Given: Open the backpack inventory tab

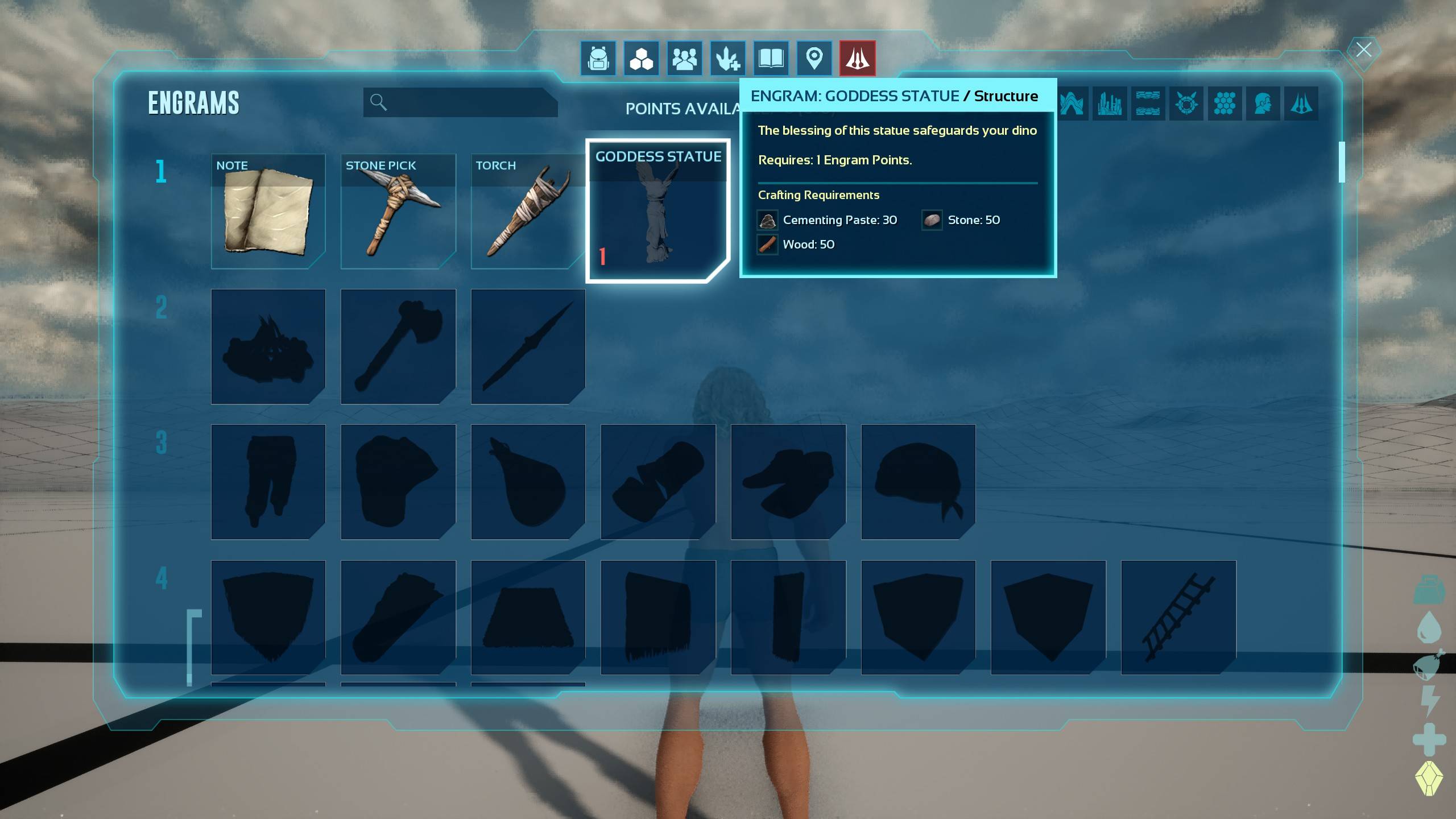Looking at the screenshot, I should click(598, 58).
